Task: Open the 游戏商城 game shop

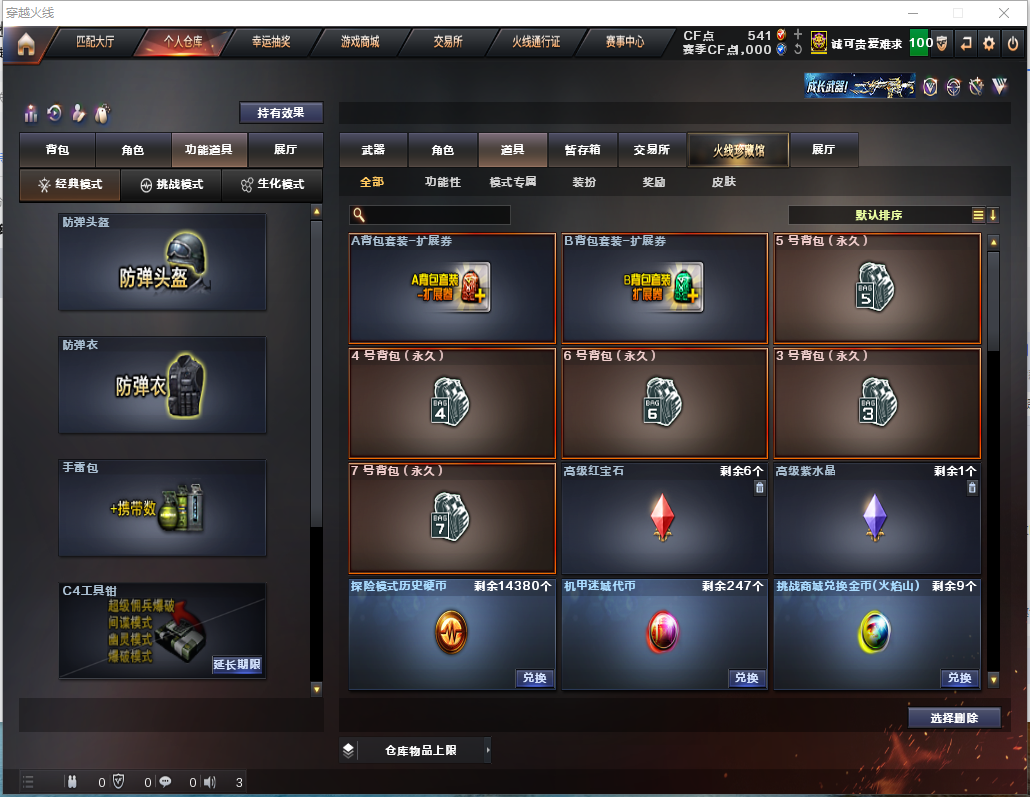Action: point(360,42)
